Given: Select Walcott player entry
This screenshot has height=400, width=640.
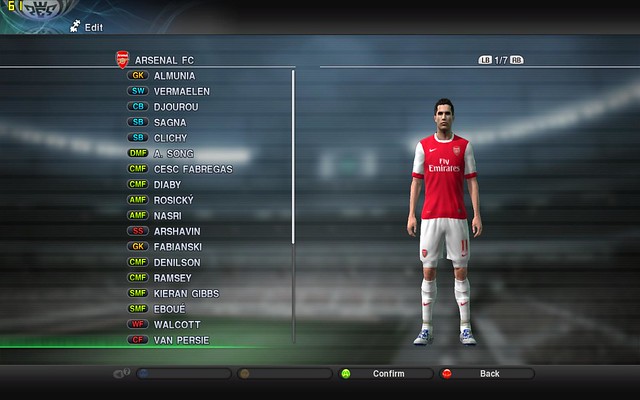Looking at the screenshot, I should (x=176, y=324).
